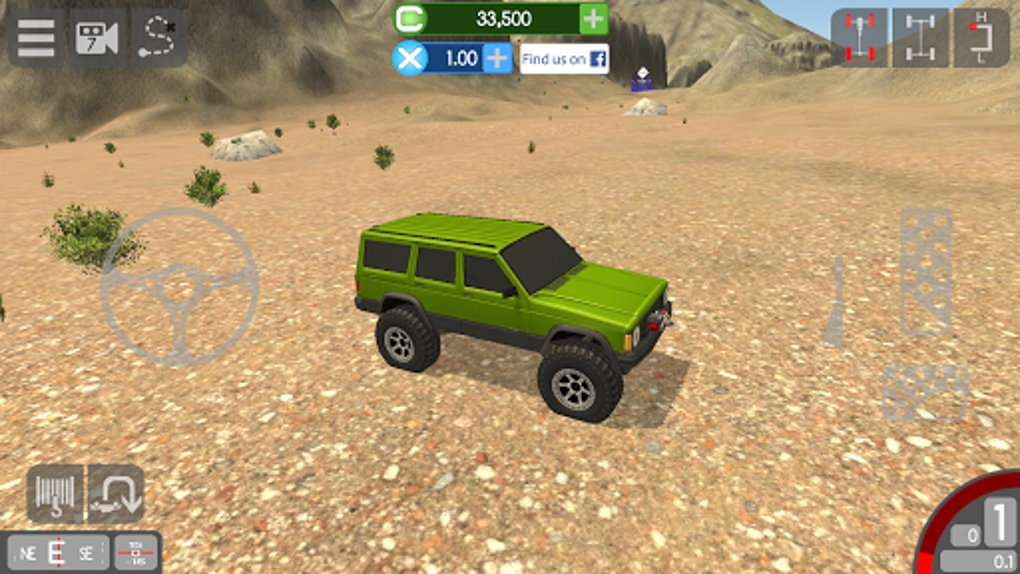Activate the winch hook button

click(x=55, y=494)
